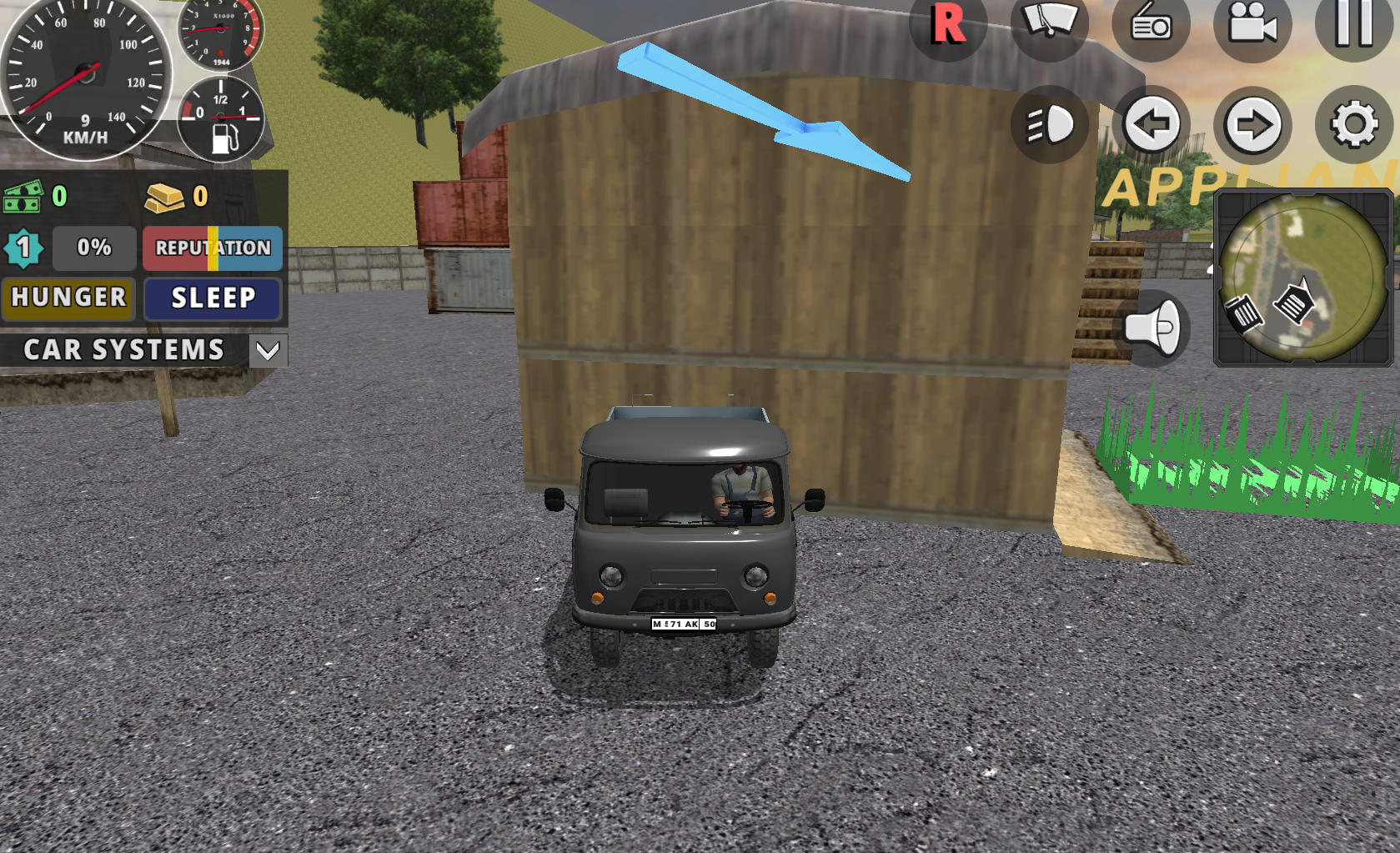Open the radio player

coord(1151,28)
